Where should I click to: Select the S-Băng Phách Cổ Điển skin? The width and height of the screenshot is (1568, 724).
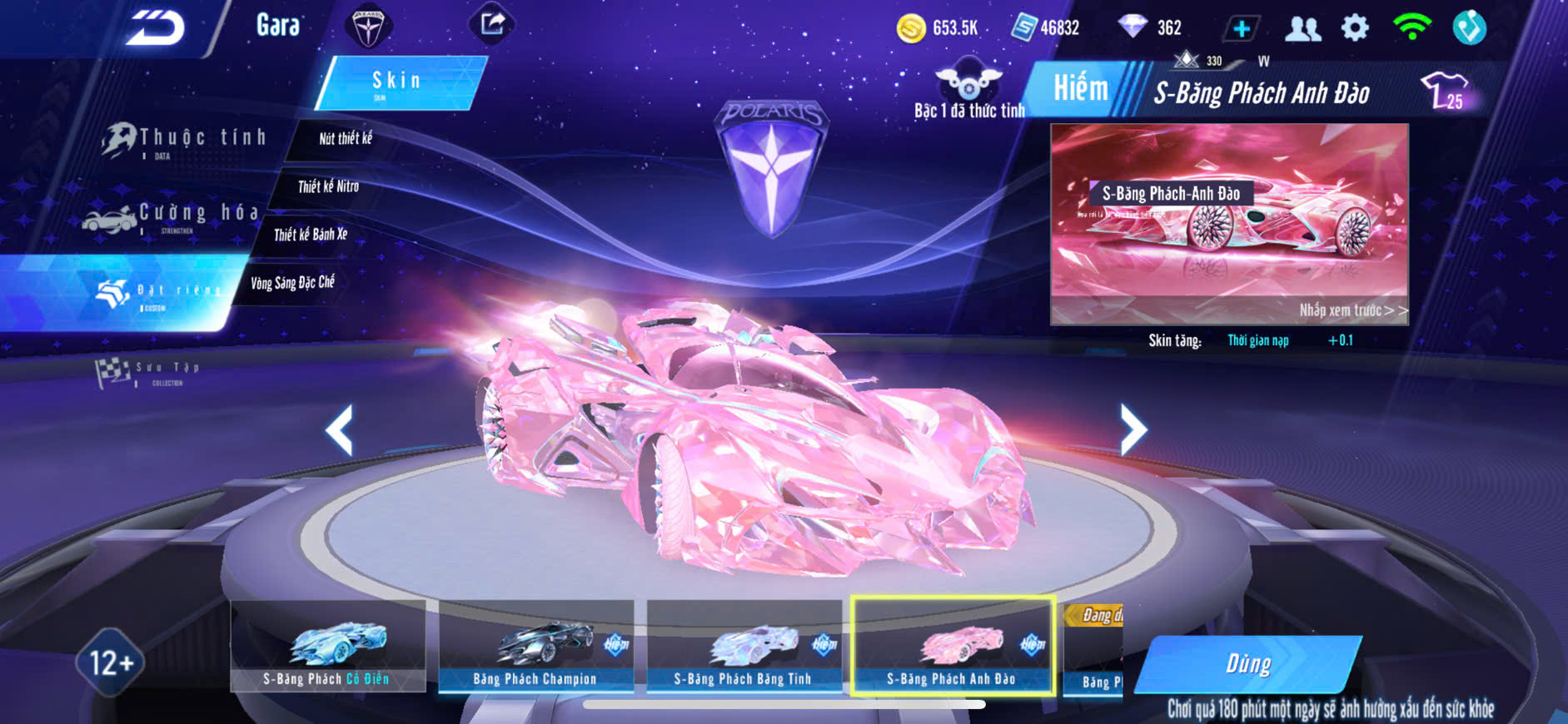click(327, 647)
